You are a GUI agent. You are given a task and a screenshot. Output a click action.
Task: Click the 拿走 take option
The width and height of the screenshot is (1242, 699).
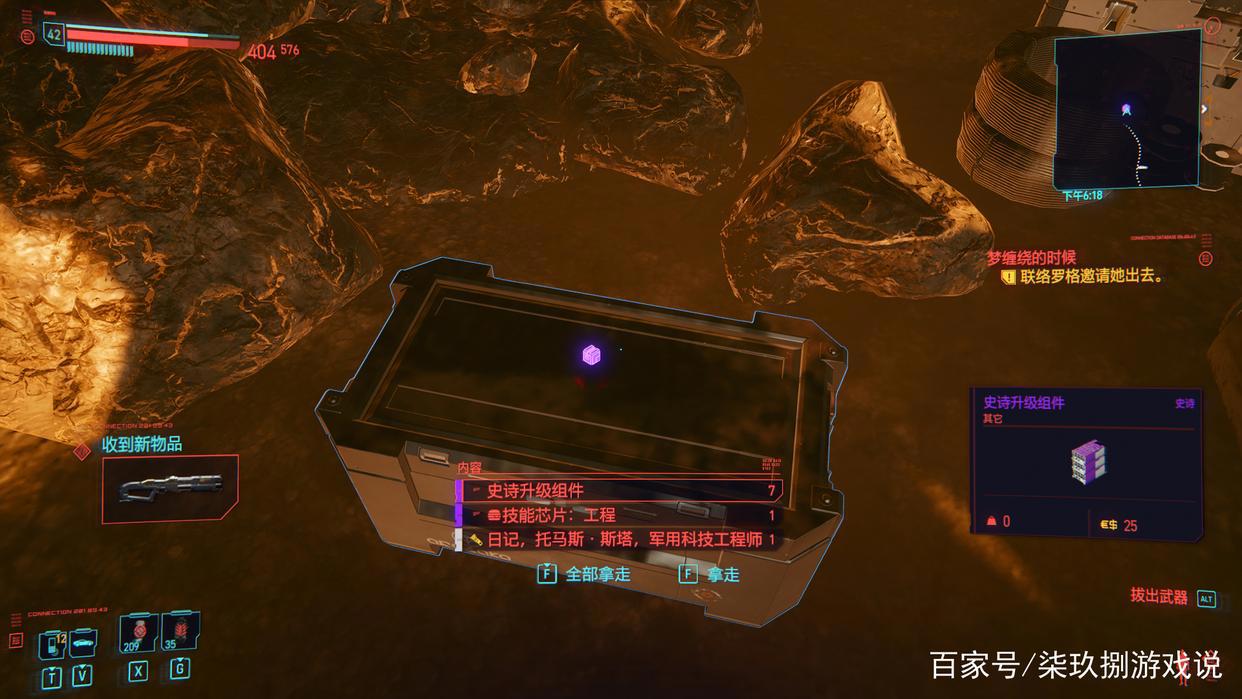point(711,574)
